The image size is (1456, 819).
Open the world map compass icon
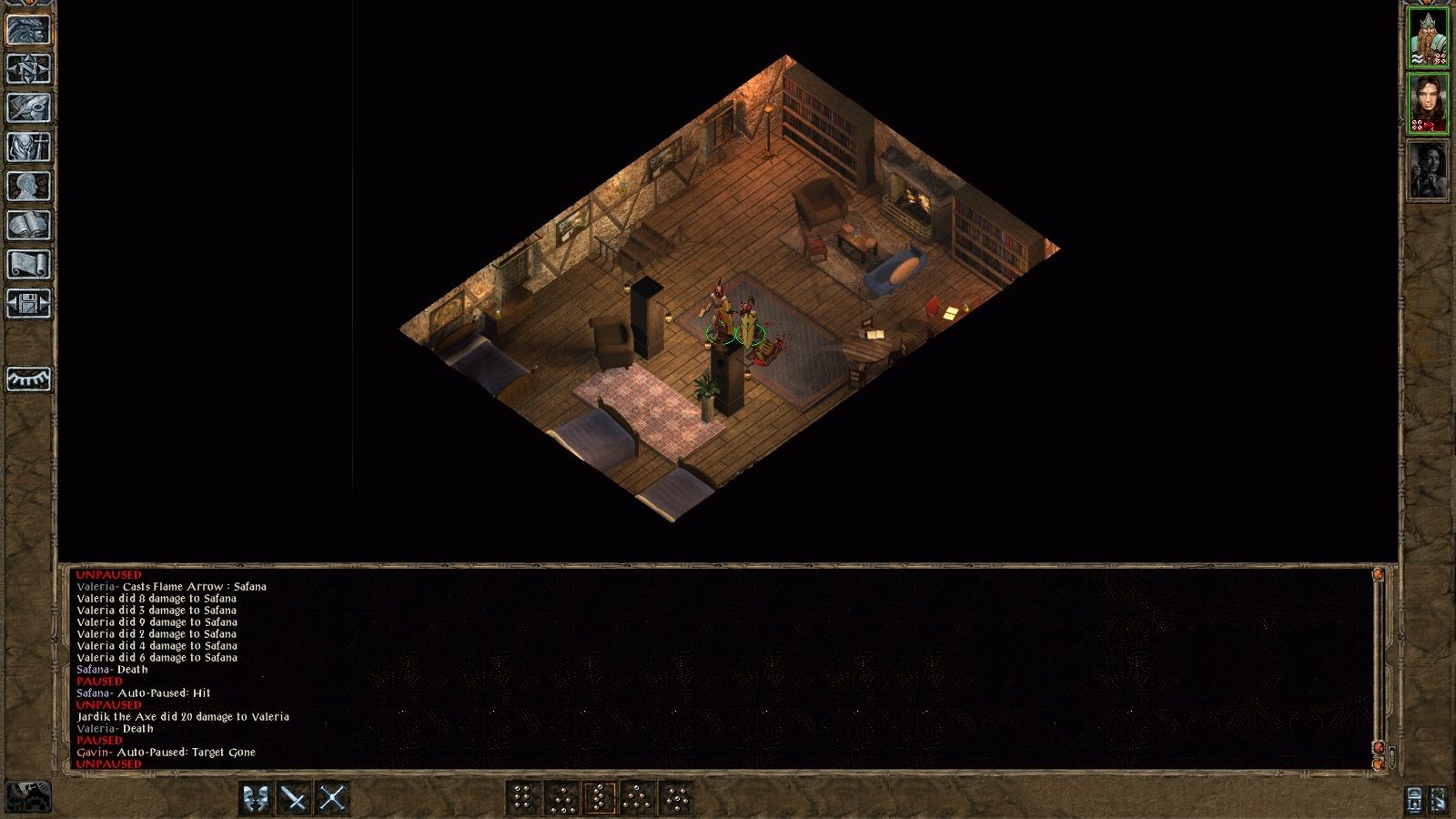pos(29,70)
